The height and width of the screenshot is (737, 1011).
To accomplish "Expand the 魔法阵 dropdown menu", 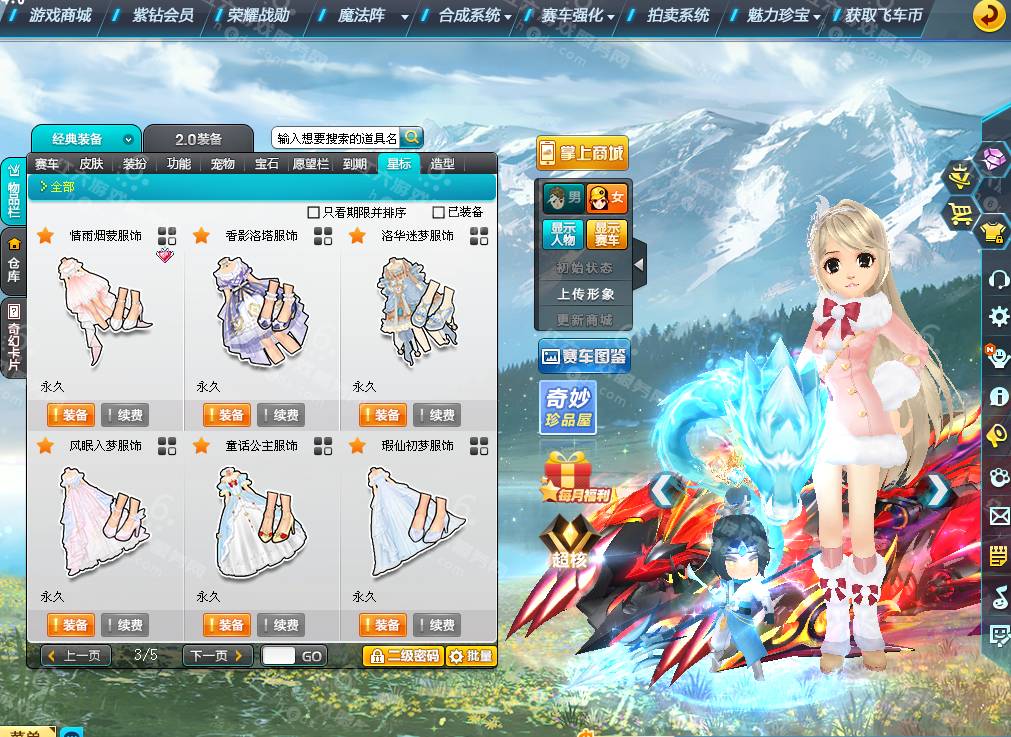I will [x=404, y=17].
